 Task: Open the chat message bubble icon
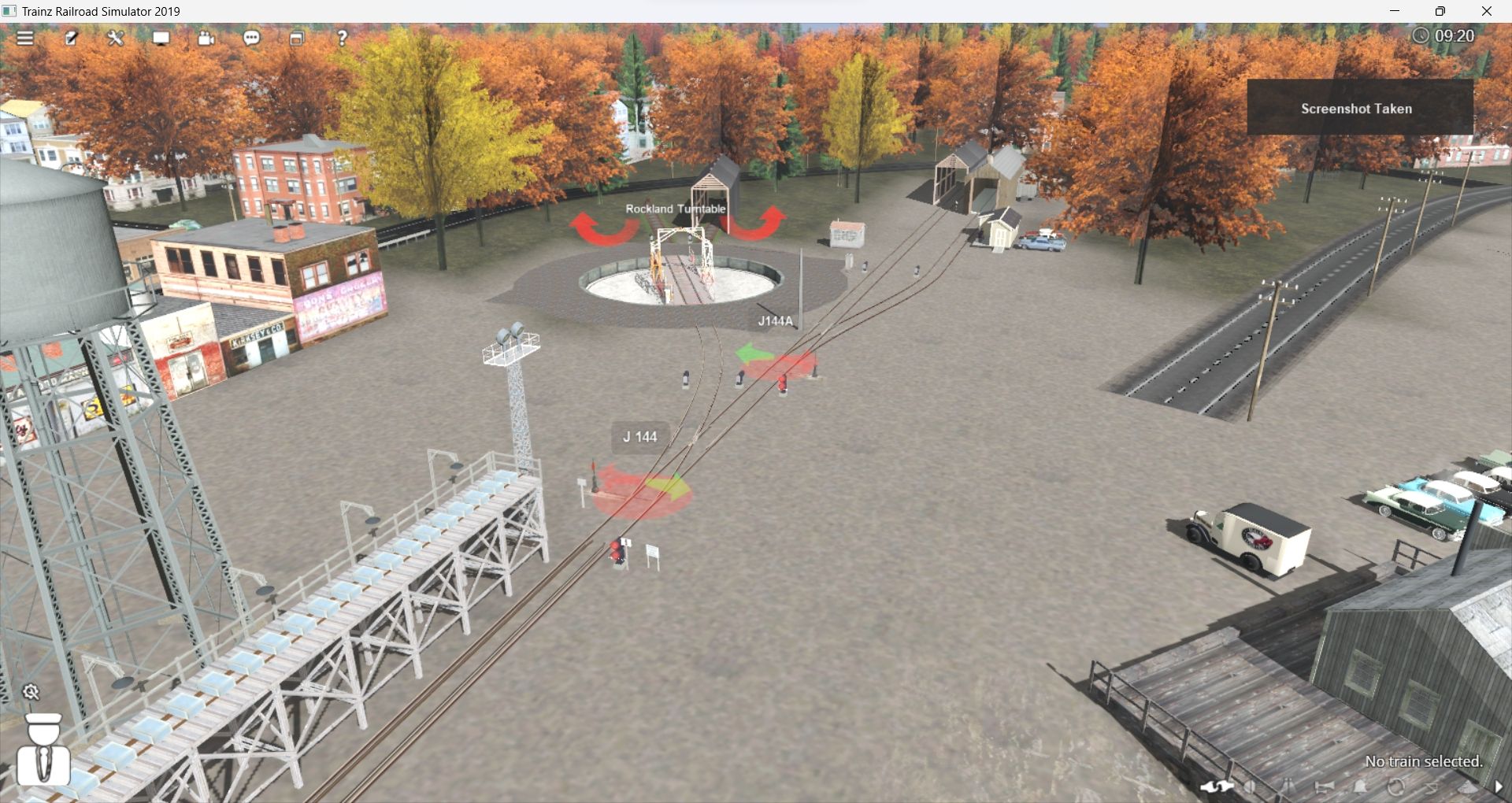251,37
